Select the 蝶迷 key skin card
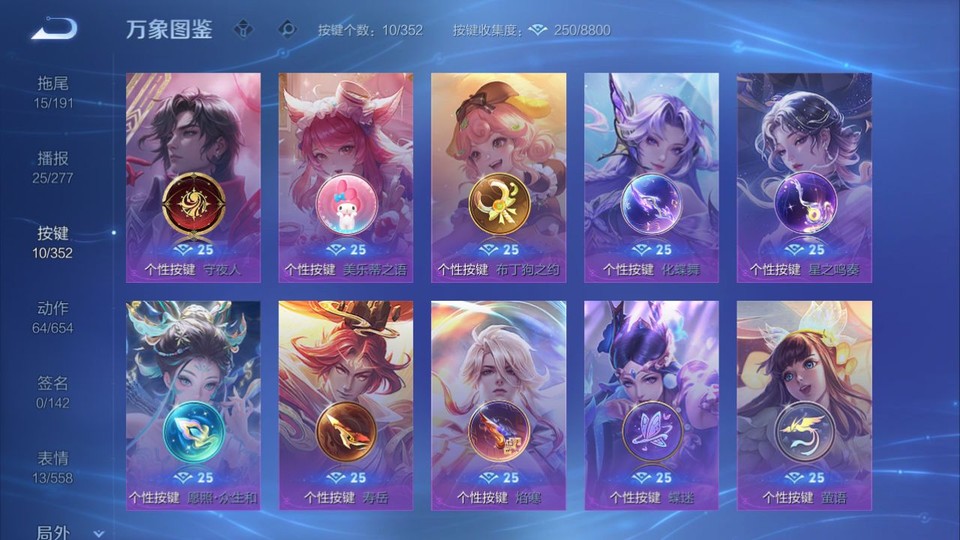 coord(651,405)
